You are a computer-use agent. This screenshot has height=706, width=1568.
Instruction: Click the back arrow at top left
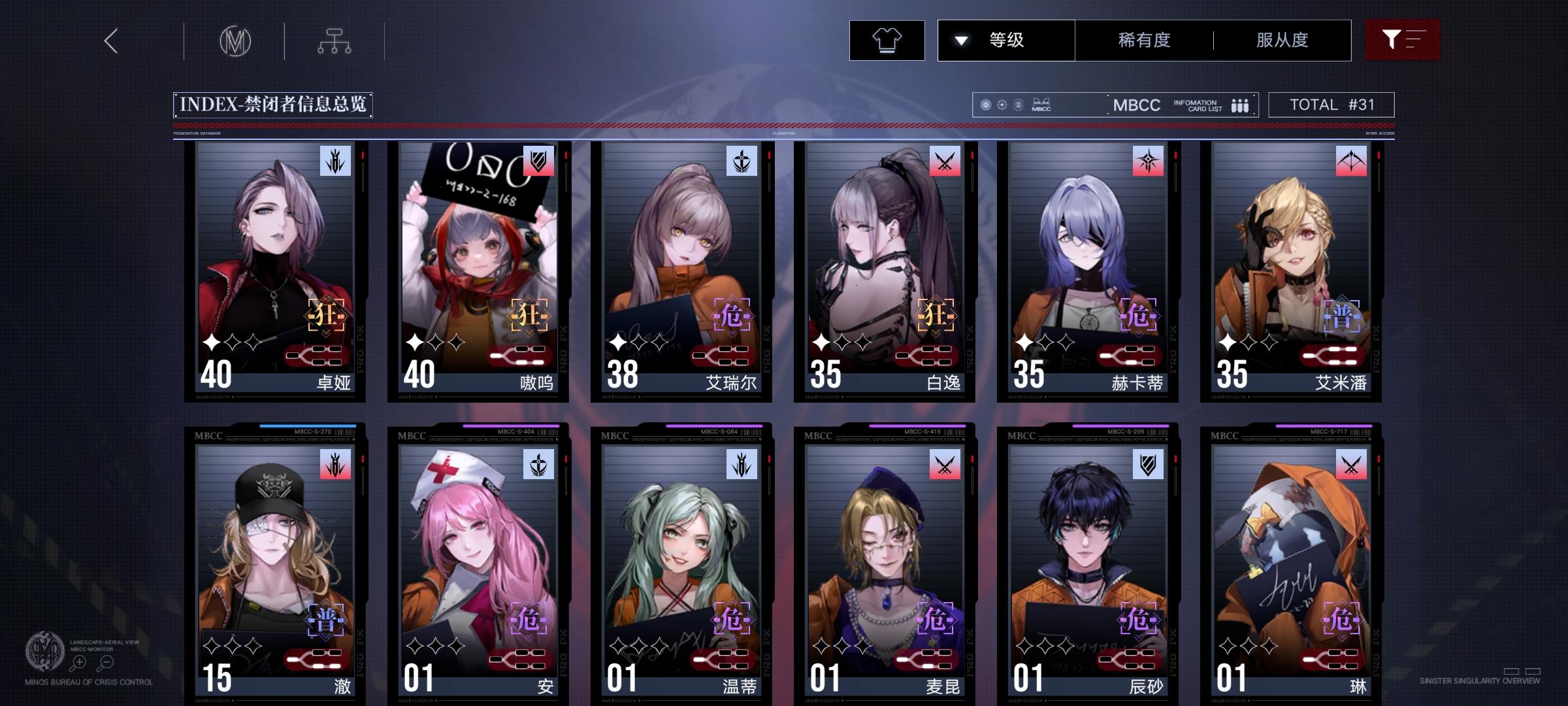(x=110, y=41)
